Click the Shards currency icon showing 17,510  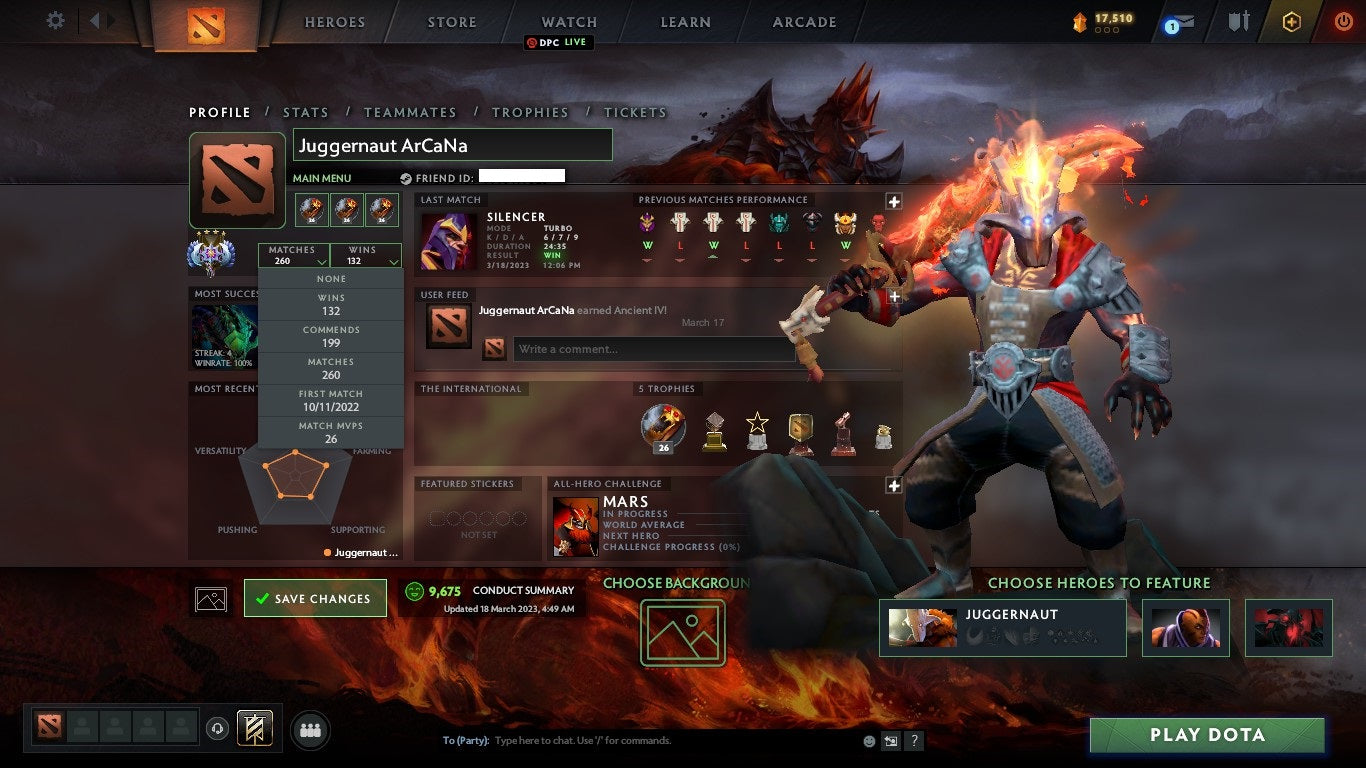pyautogui.click(x=1080, y=20)
